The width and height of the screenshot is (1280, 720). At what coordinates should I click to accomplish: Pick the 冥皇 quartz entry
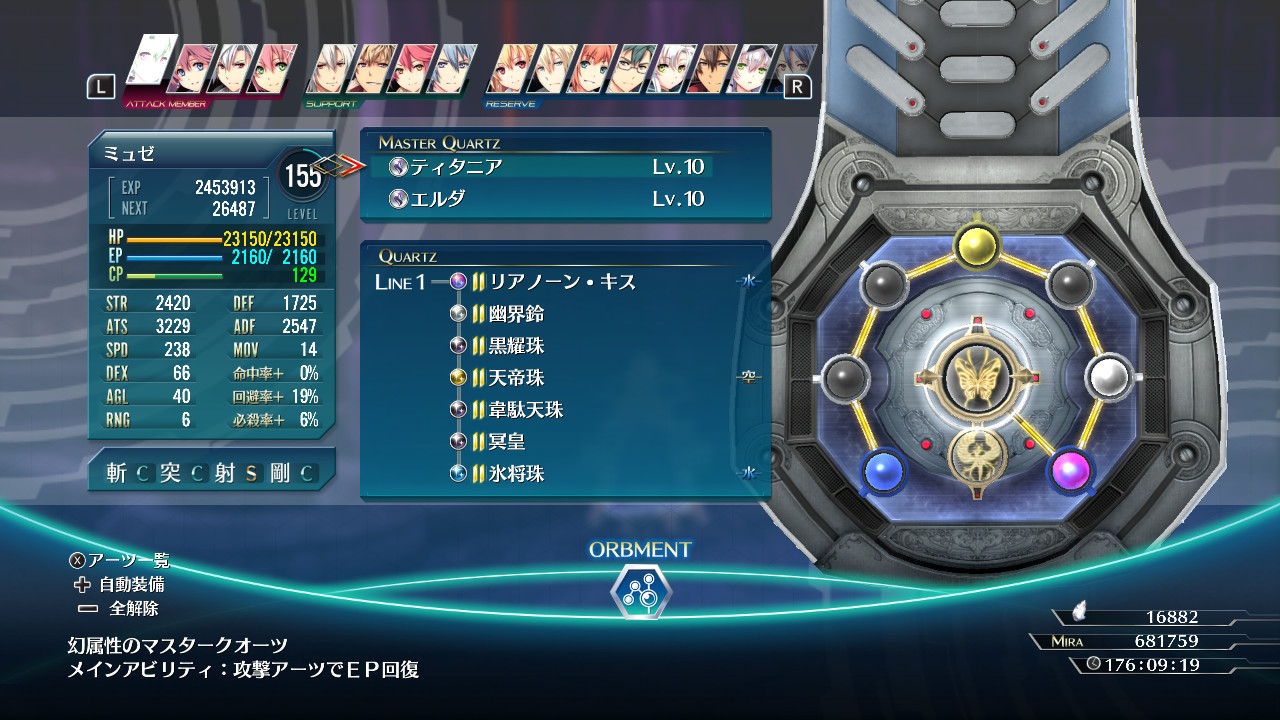point(507,442)
